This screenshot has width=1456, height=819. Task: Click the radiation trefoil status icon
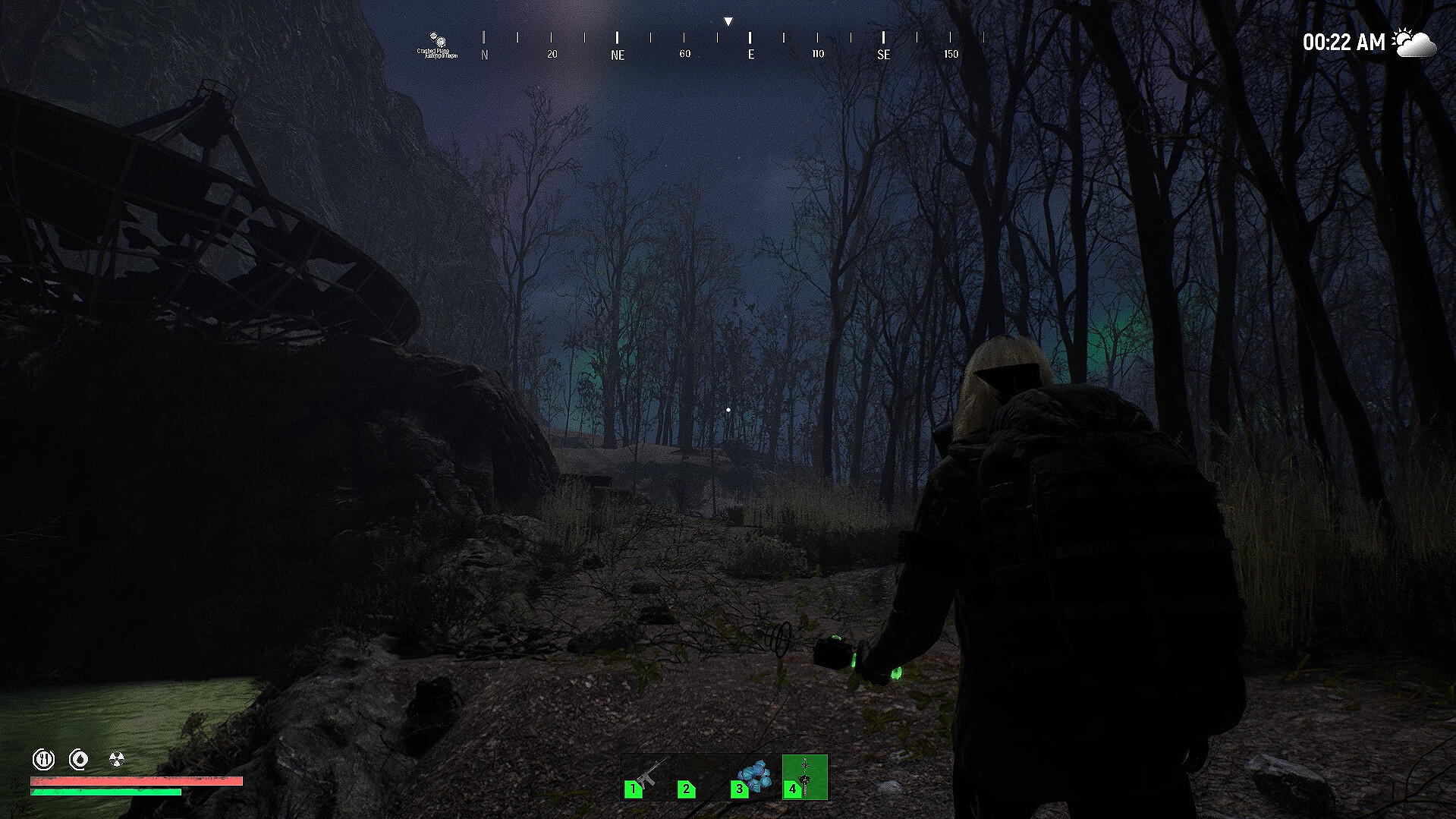tap(117, 758)
